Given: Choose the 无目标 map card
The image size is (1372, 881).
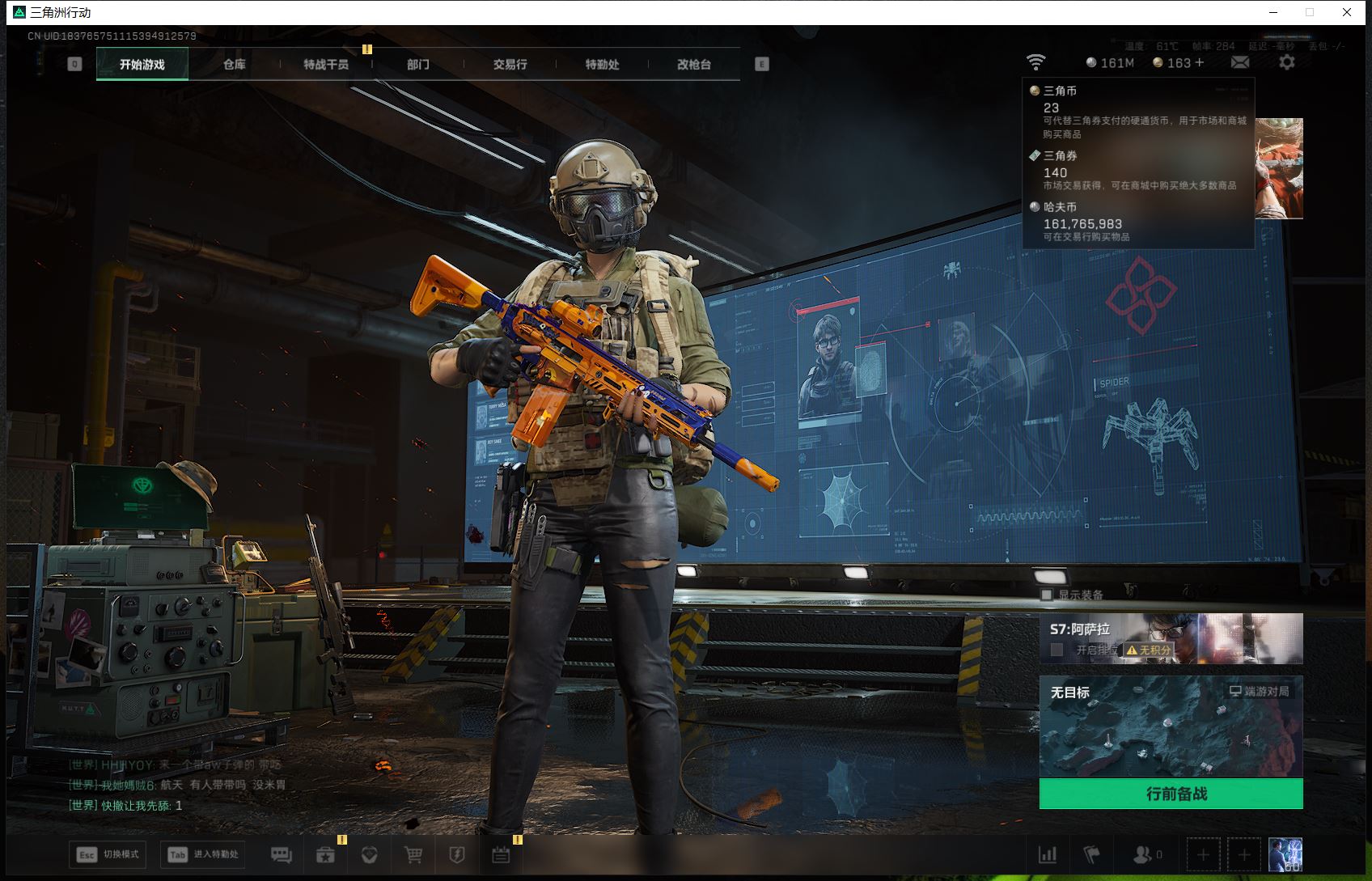Looking at the screenshot, I should 1171,726.
